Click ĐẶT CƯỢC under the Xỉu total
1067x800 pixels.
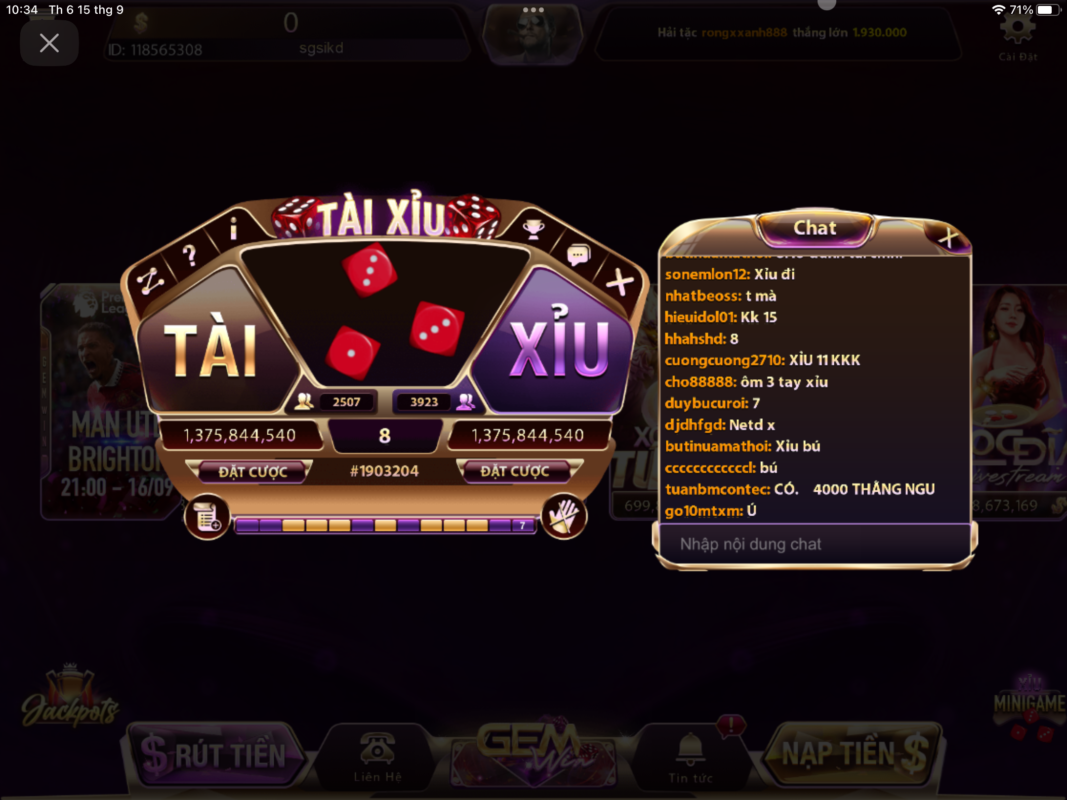pyautogui.click(x=515, y=471)
